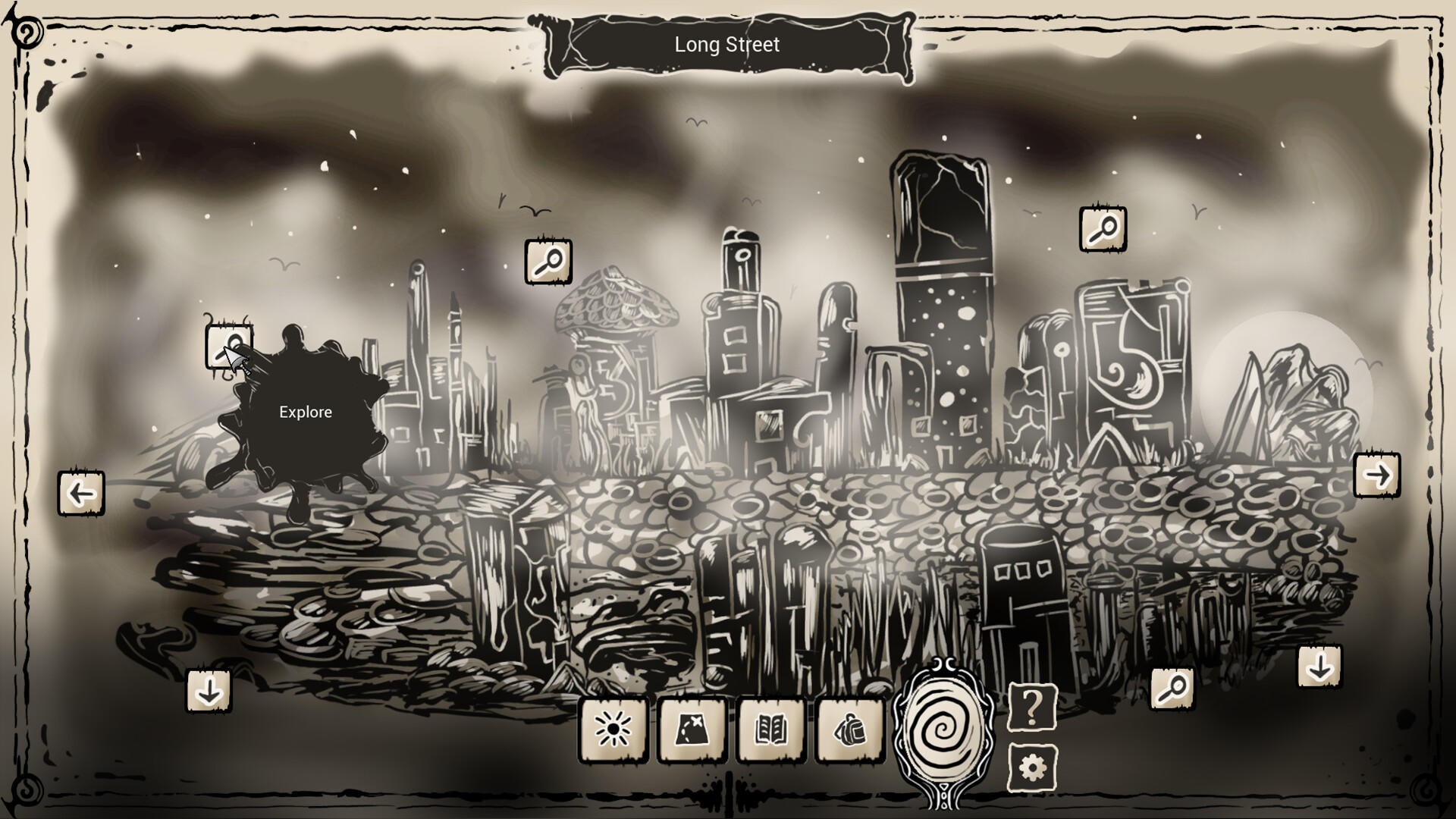Navigate right with the right arrow button

[x=1377, y=474]
